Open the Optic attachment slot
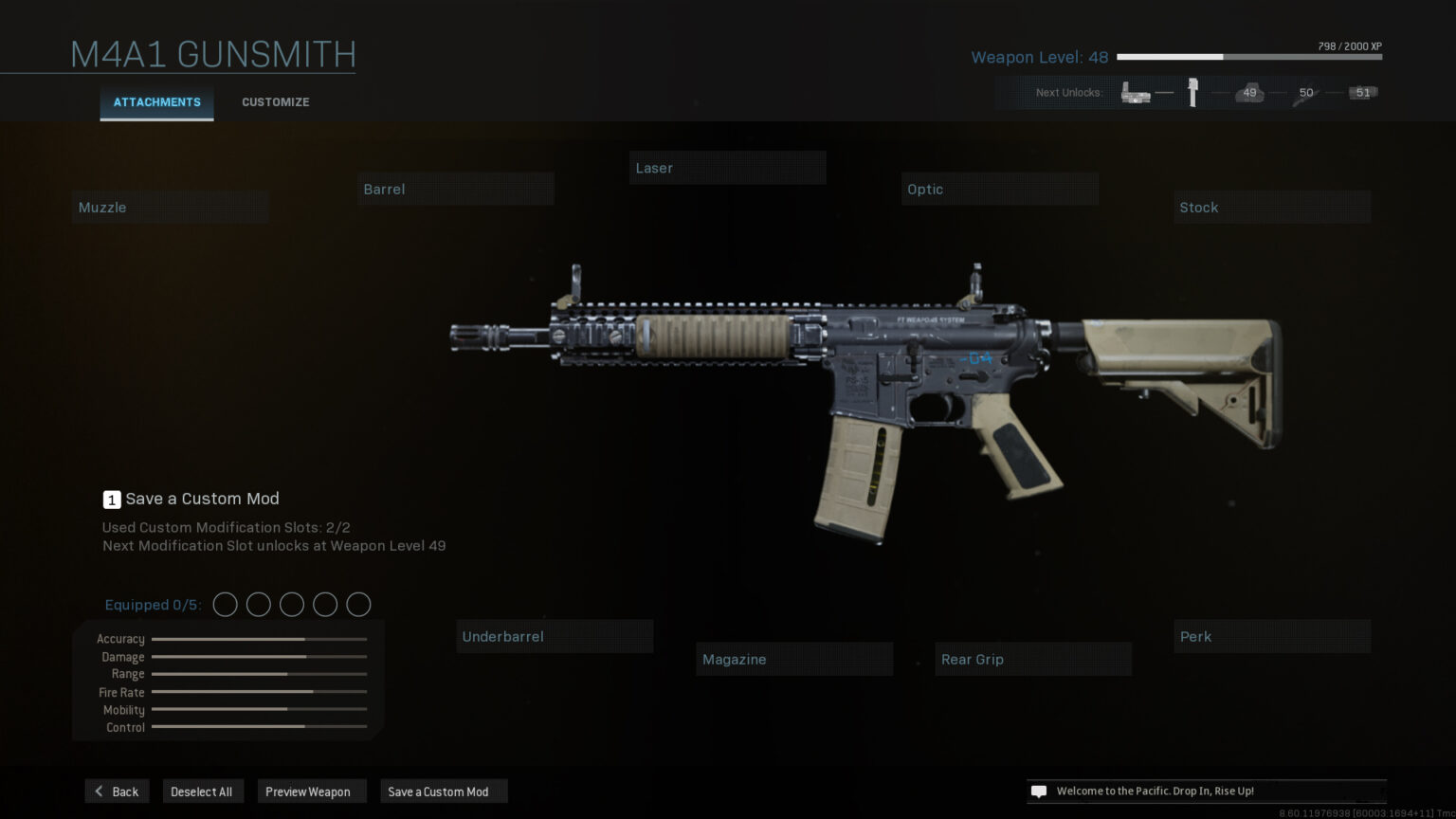Image resolution: width=1456 pixels, height=819 pixels. pos(999,189)
